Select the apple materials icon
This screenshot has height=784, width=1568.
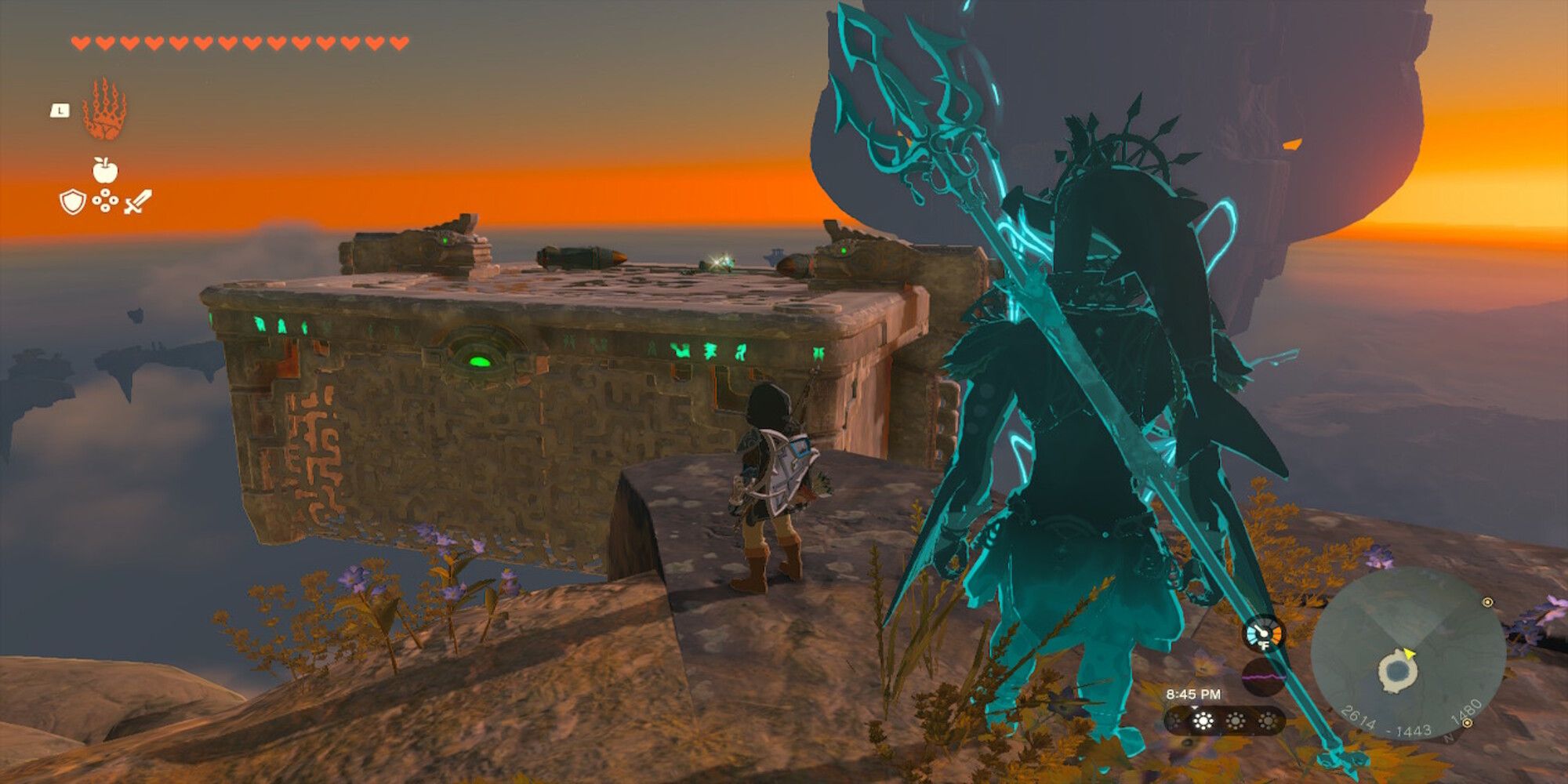point(104,169)
